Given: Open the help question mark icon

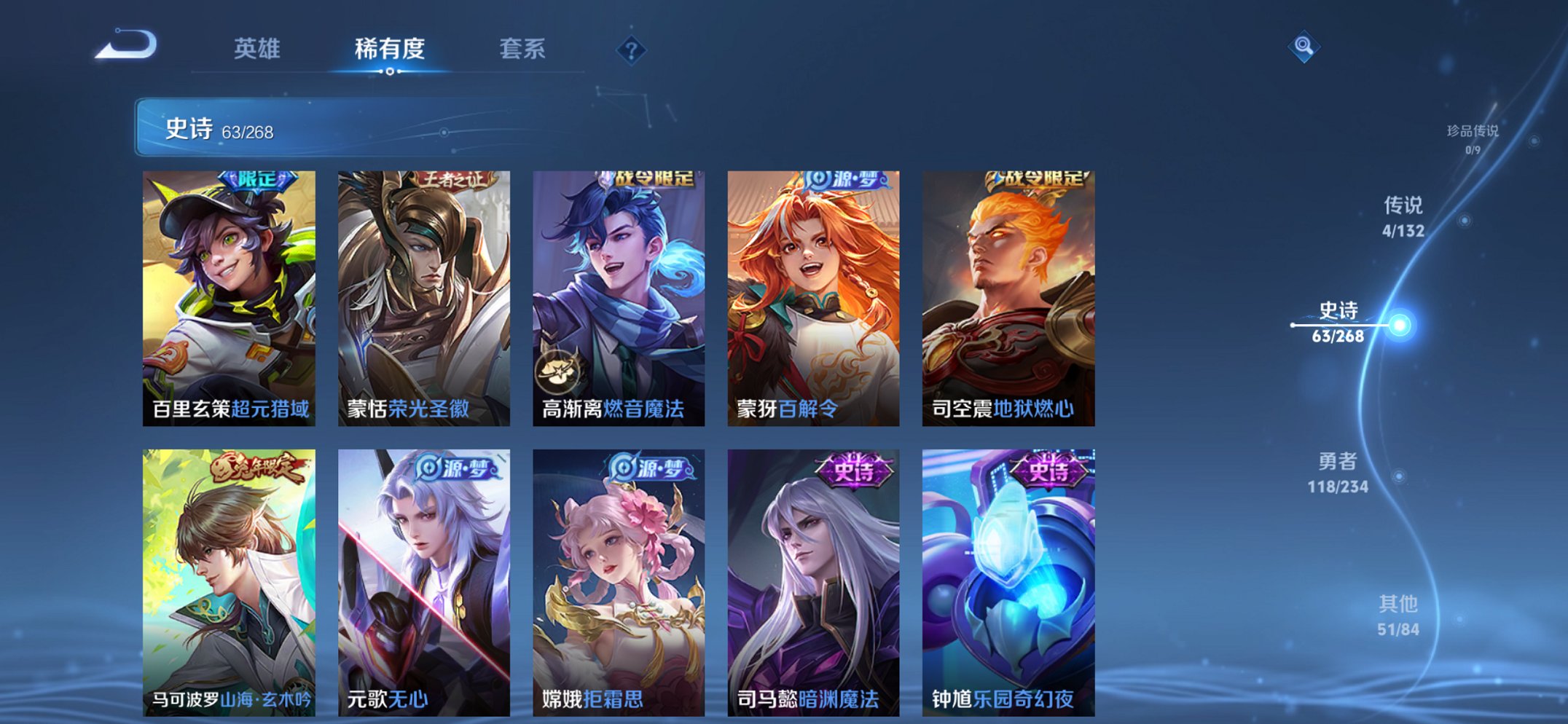Looking at the screenshot, I should (631, 51).
